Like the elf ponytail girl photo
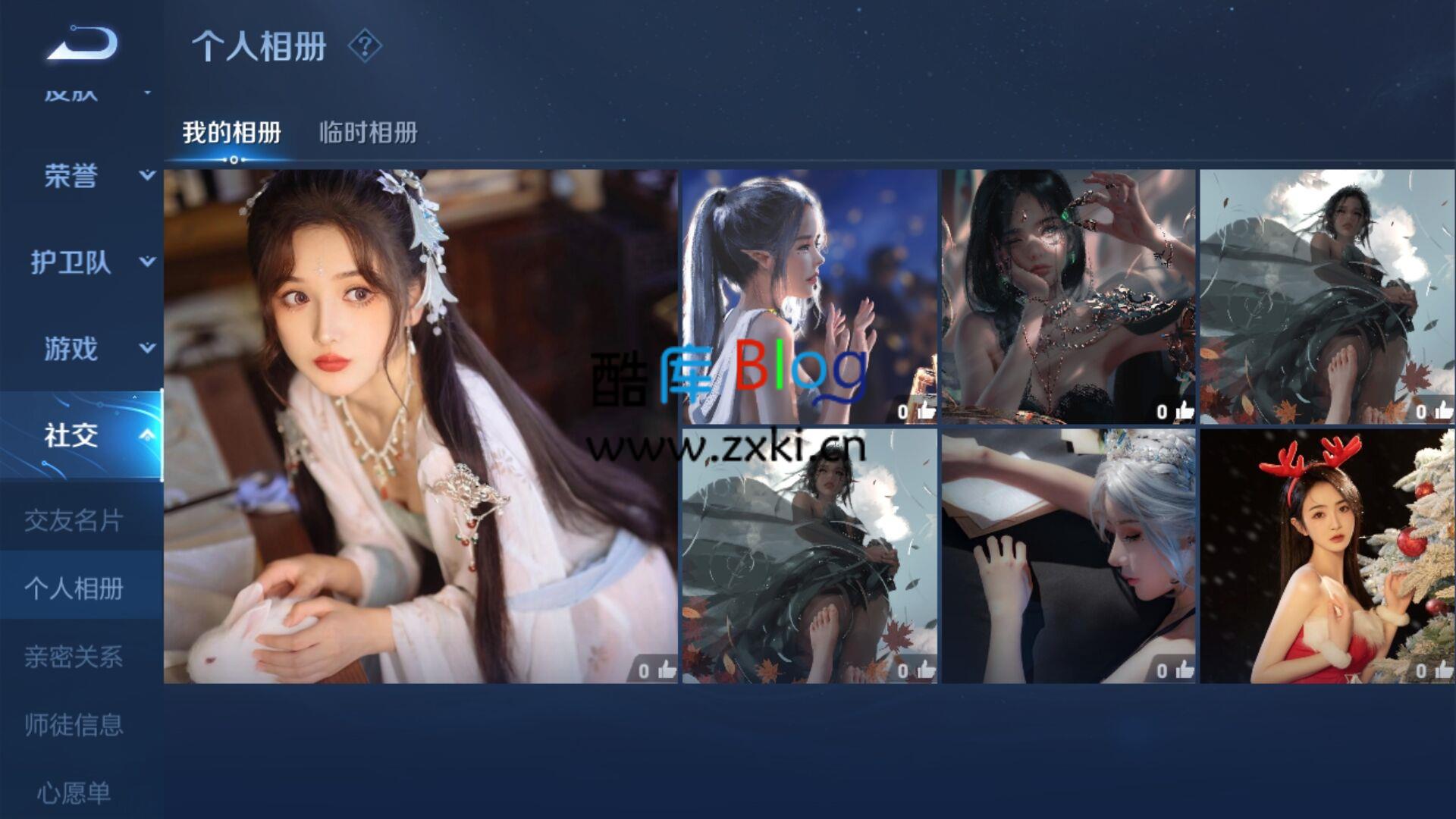1456x819 pixels. [927, 410]
